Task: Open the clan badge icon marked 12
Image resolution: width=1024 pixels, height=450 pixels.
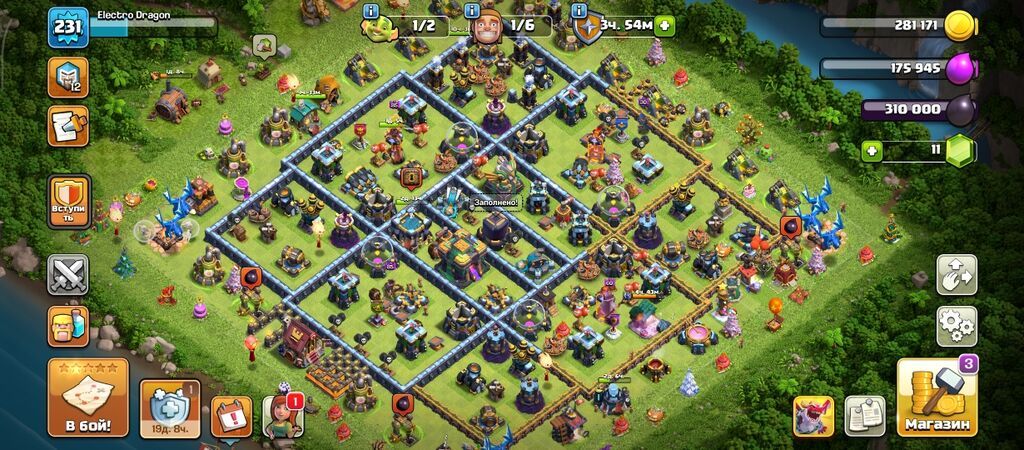Action: [x=68, y=77]
